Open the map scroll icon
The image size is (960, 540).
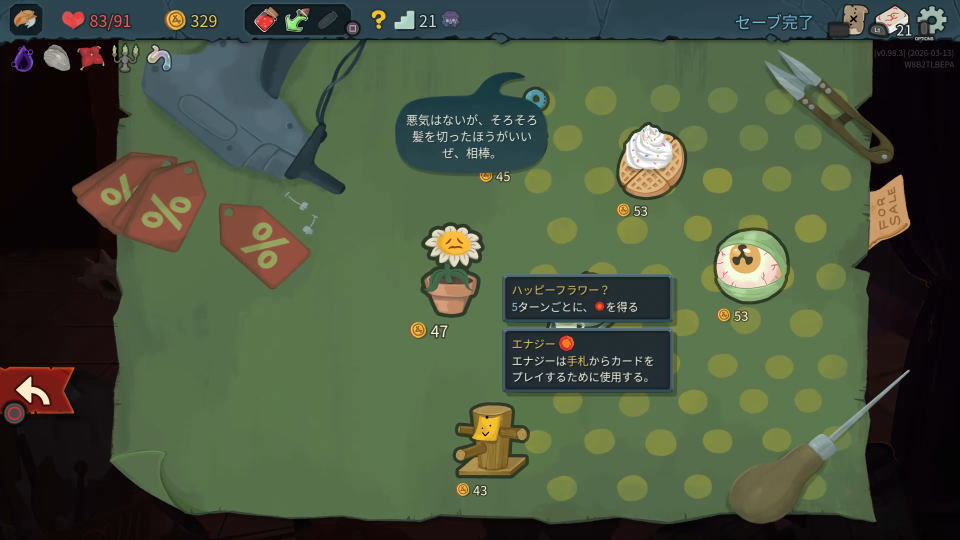pyautogui.click(x=853, y=20)
